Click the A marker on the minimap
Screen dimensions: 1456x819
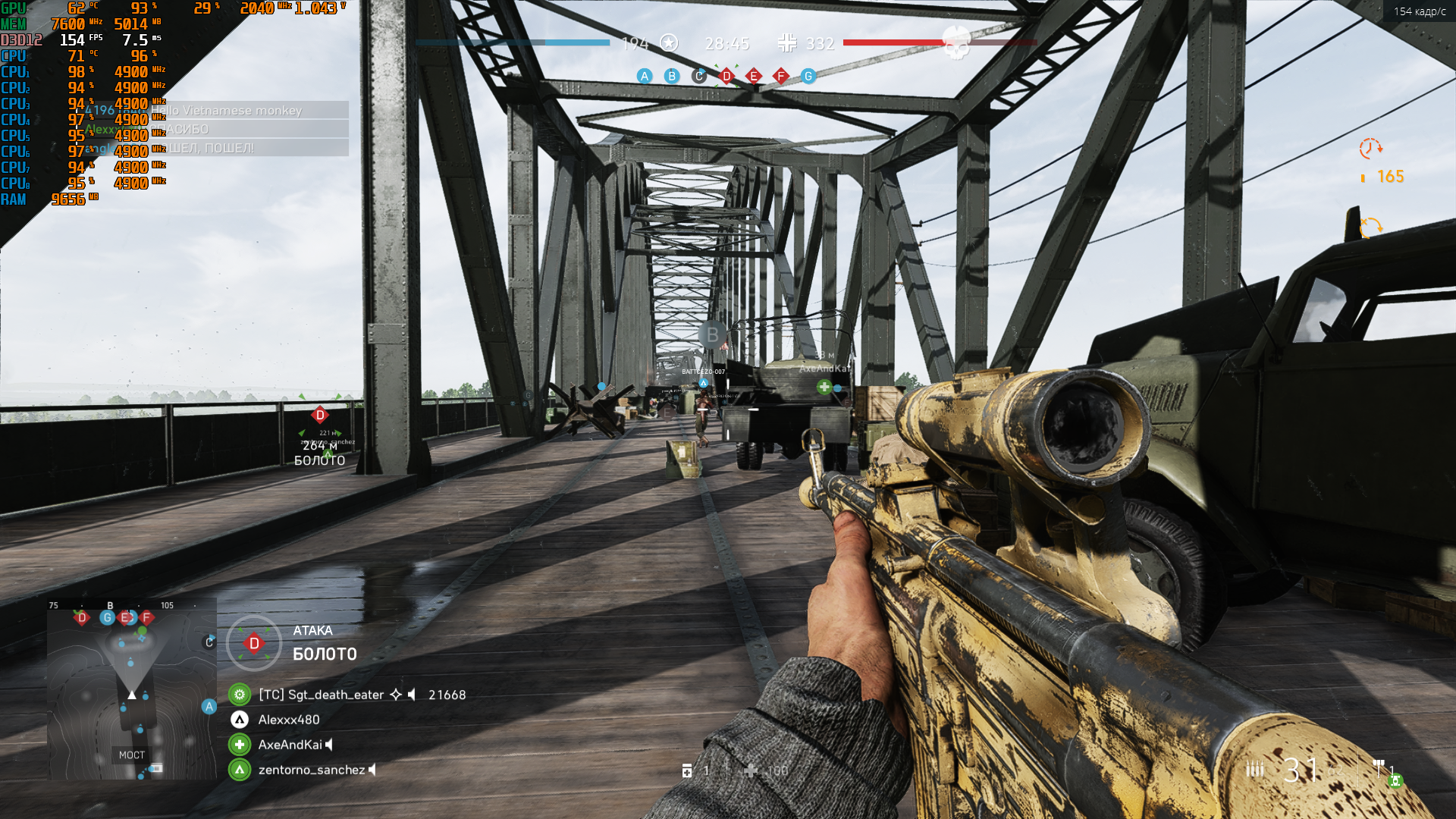(x=209, y=707)
